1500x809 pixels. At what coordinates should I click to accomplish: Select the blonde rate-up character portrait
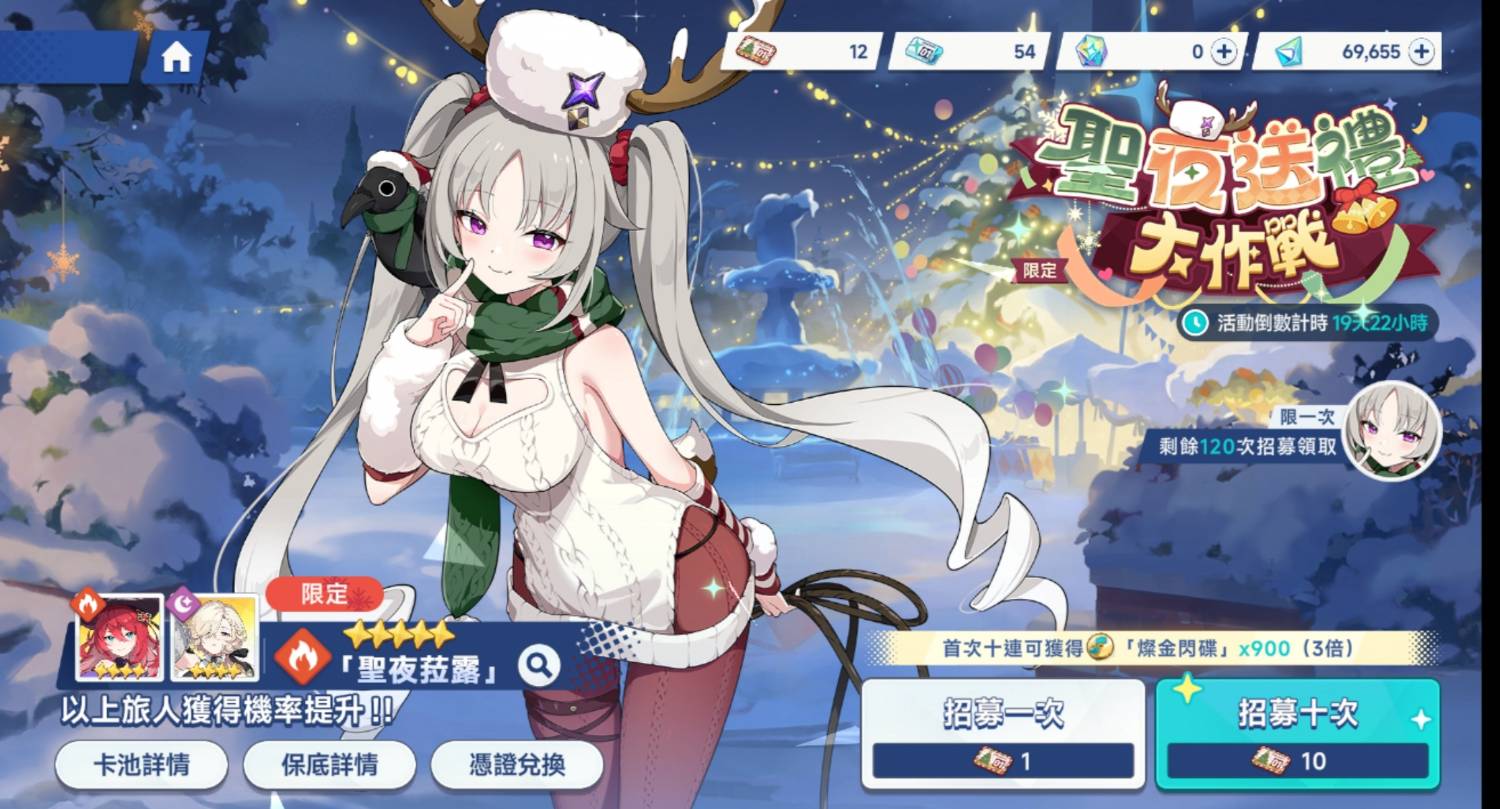[x=214, y=638]
